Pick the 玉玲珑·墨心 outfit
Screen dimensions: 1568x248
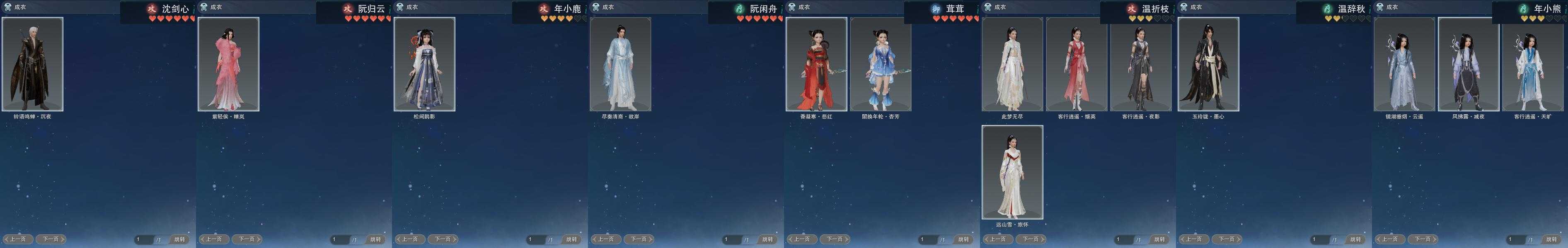(1208, 64)
